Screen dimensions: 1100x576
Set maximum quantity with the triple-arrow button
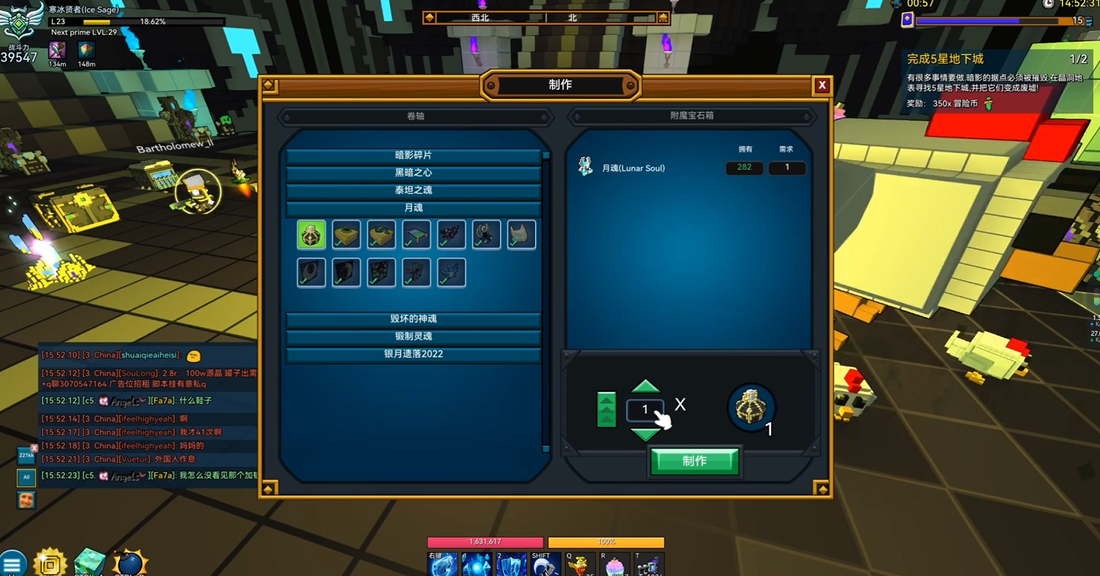tap(606, 410)
